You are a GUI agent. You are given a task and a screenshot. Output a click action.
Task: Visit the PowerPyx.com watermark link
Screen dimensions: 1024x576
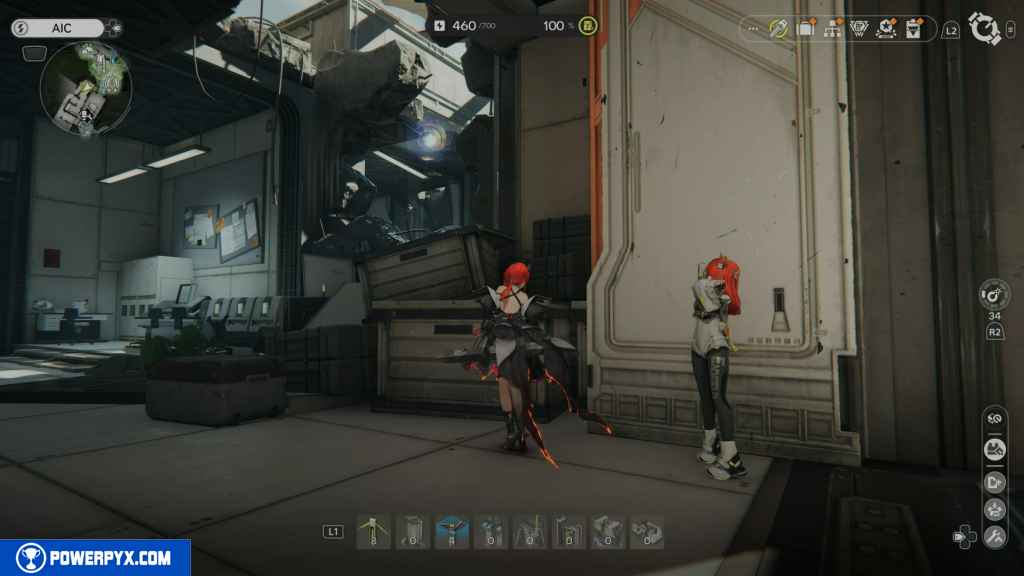[x=95, y=558]
